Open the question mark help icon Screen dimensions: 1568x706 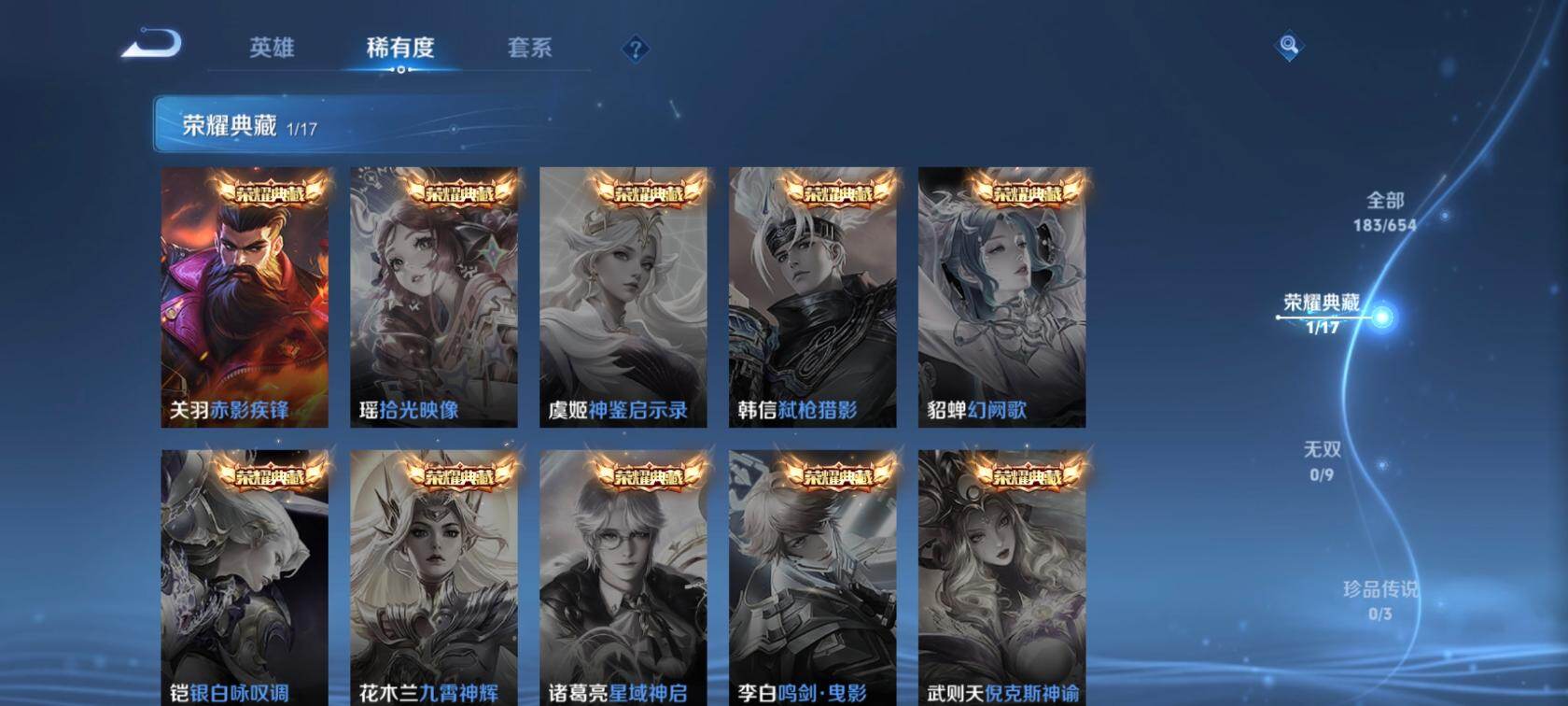click(636, 49)
